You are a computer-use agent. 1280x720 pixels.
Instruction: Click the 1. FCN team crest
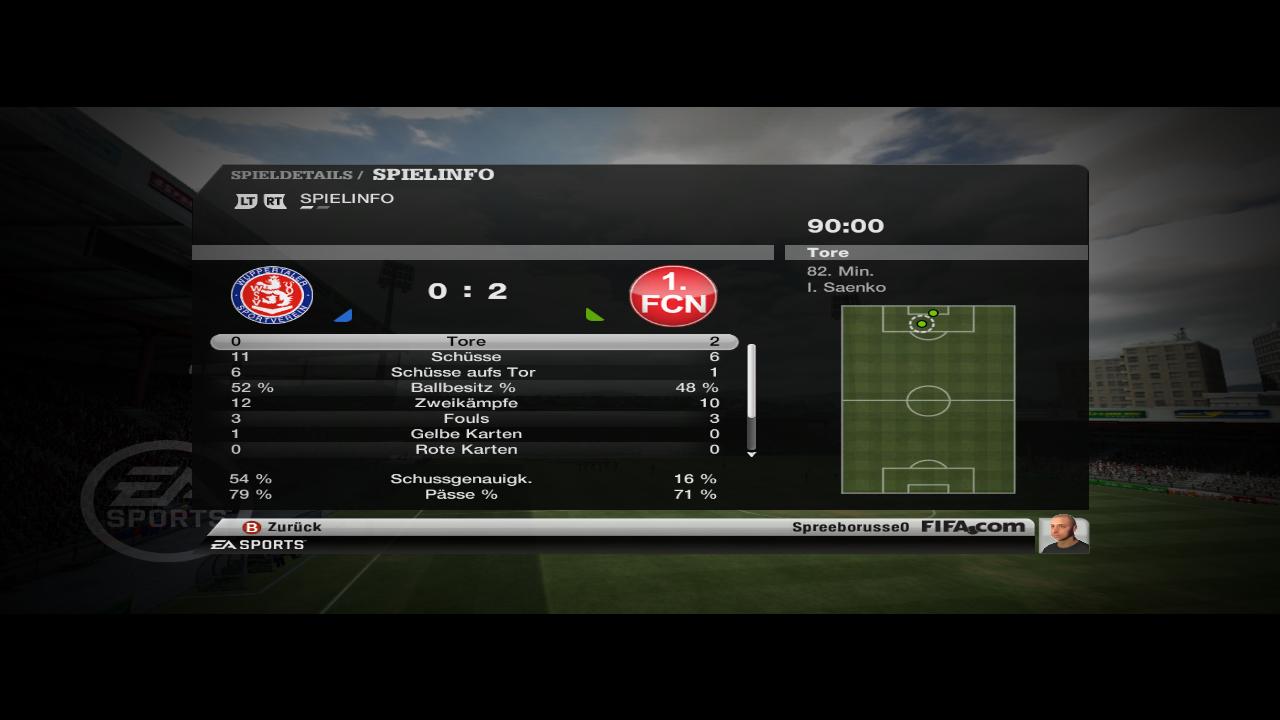coord(673,295)
